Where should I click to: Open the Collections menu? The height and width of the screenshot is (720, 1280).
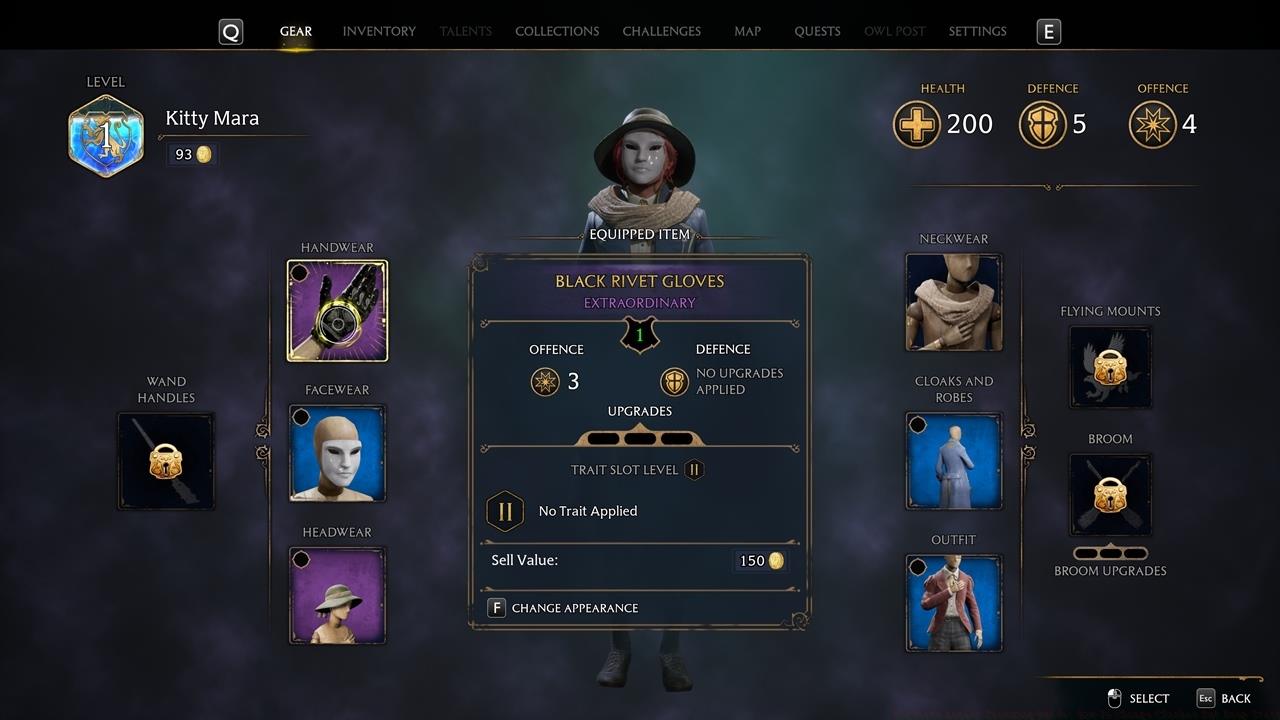point(557,31)
